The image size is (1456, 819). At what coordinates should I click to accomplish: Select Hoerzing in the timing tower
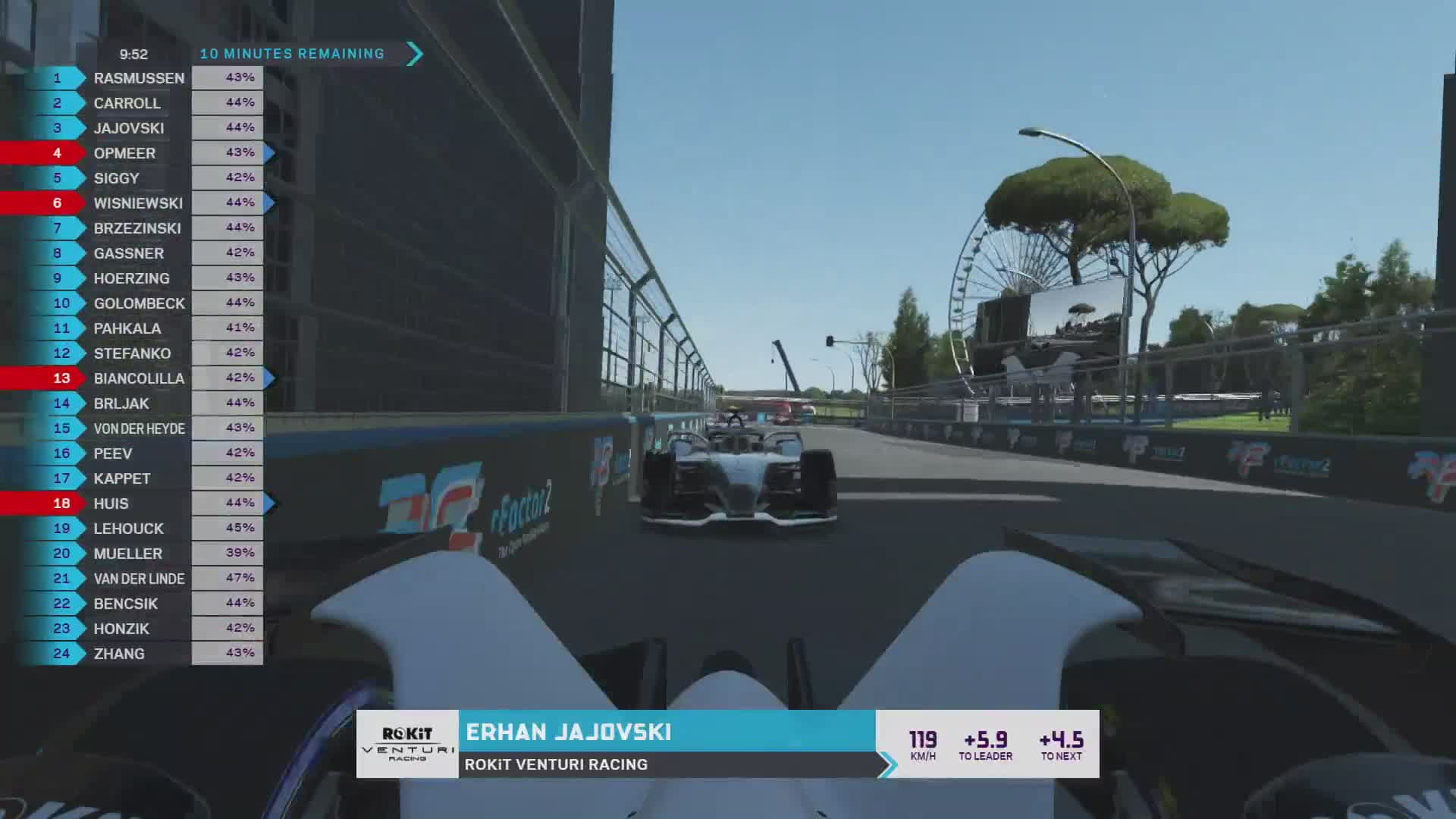132,278
